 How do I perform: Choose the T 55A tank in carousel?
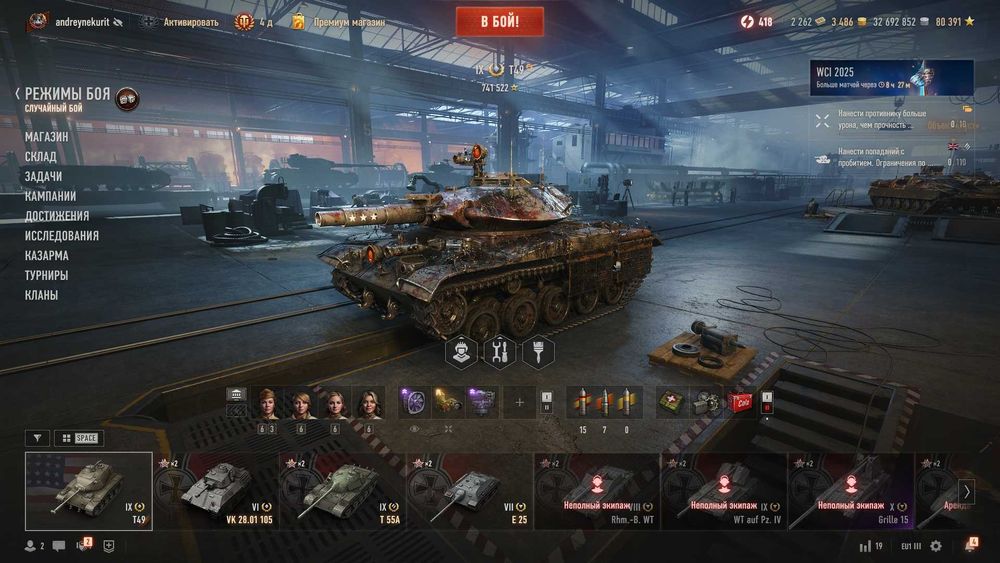(343, 491)
